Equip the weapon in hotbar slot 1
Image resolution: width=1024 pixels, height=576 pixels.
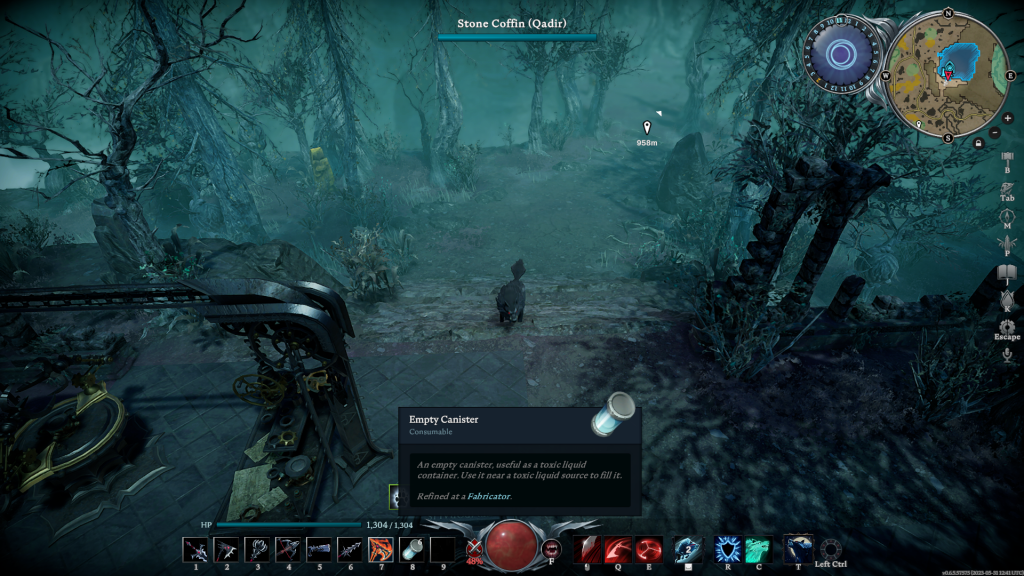pyautogui.click(x=196, y=549)
